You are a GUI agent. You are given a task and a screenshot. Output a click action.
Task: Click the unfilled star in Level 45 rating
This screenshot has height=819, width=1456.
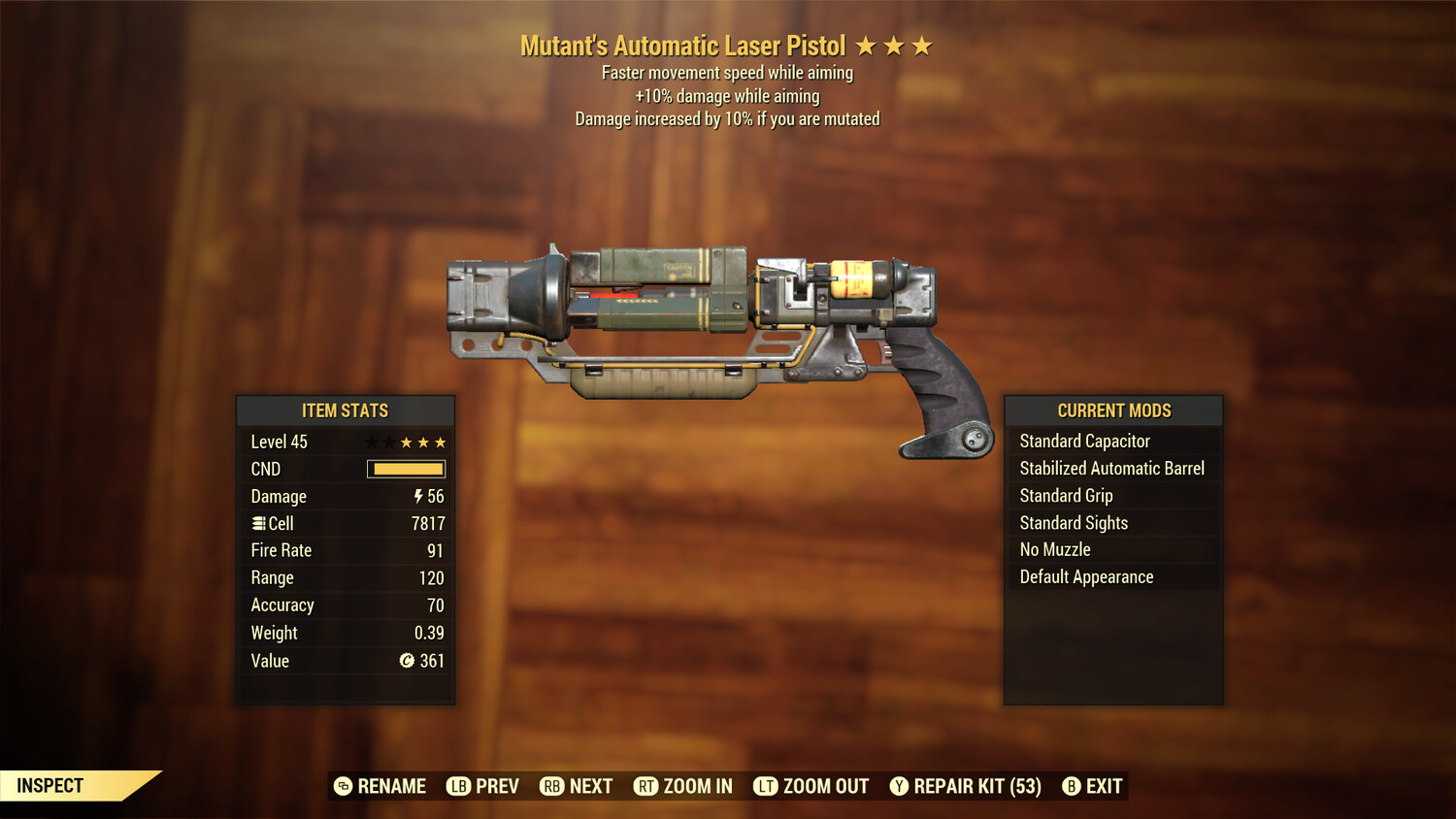click(371, 442)
